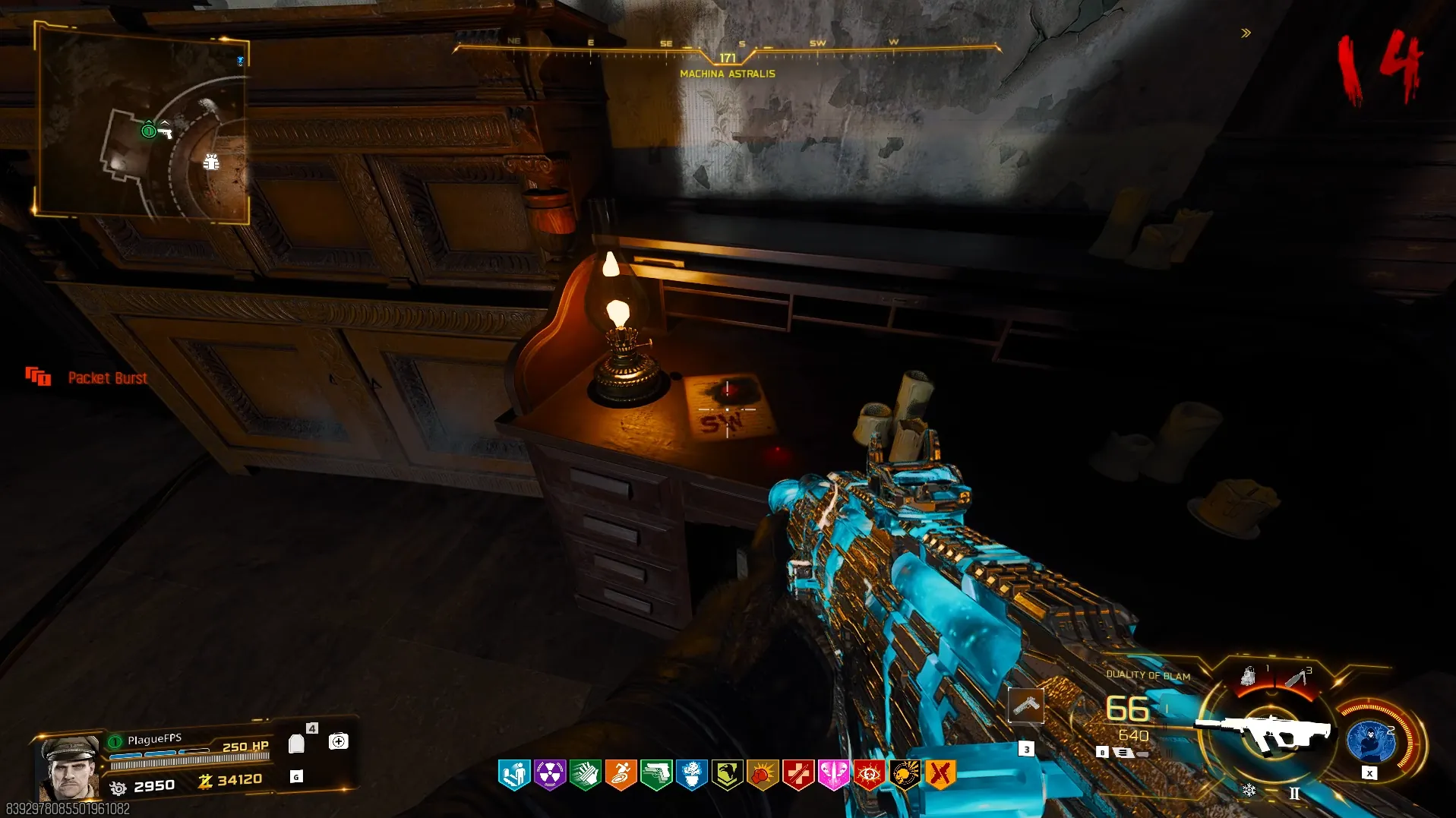Select the purple radiation symbol perk
Screen dimensions: 1456x818
pyautogui.click(x=550, y=775)
